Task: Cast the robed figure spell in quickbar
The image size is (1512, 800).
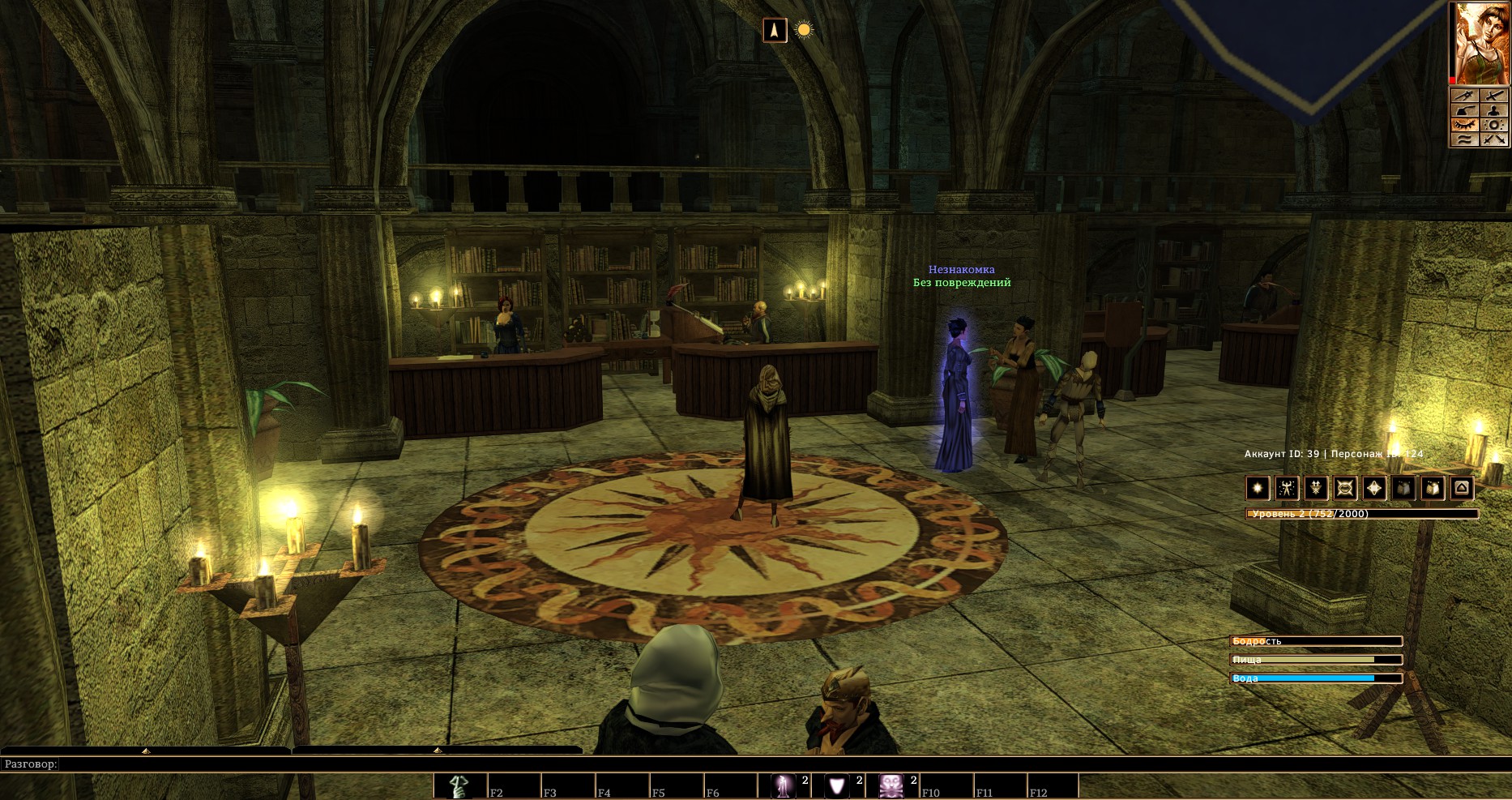Action: pyautogui.click(x=784, y=786)
